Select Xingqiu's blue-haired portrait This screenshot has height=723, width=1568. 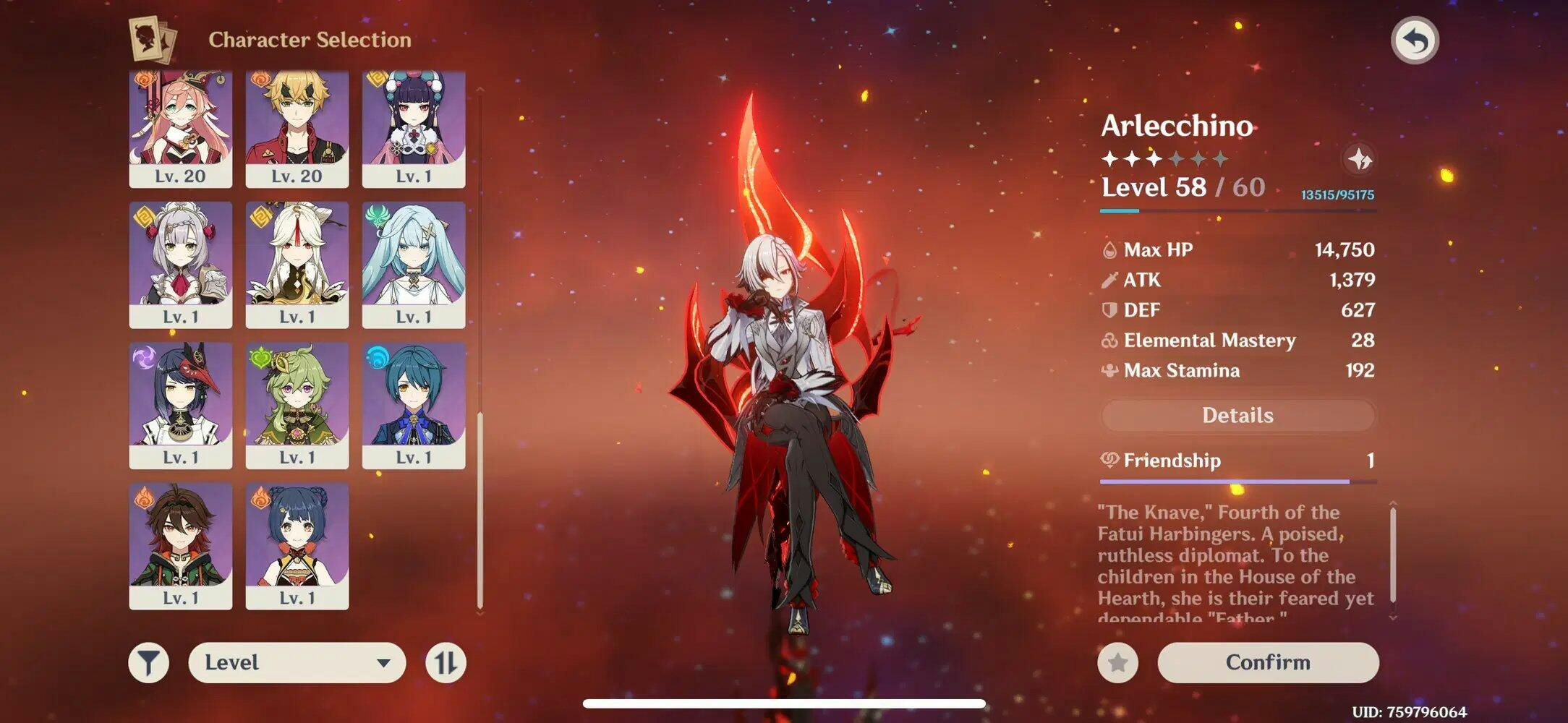coord(413,405)
